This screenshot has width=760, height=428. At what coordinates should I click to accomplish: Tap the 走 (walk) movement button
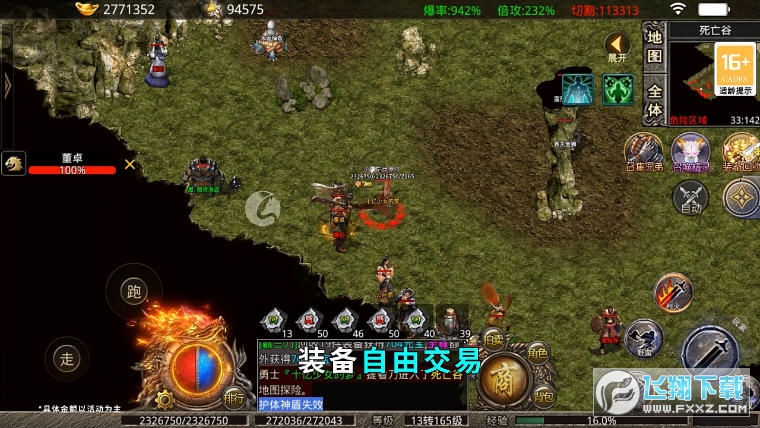click(x=67, y=358)
